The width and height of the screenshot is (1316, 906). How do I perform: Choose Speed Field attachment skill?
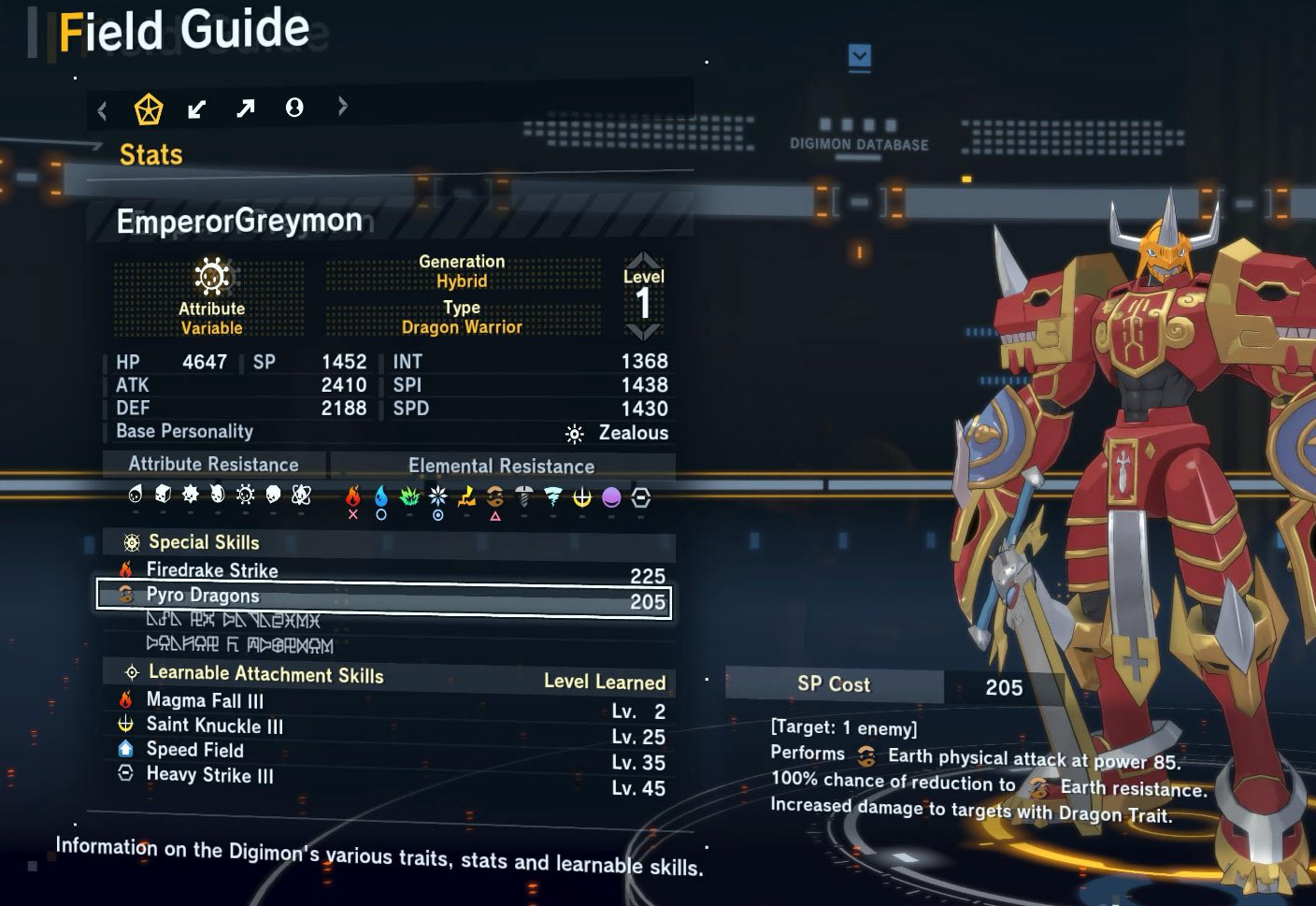194,750
